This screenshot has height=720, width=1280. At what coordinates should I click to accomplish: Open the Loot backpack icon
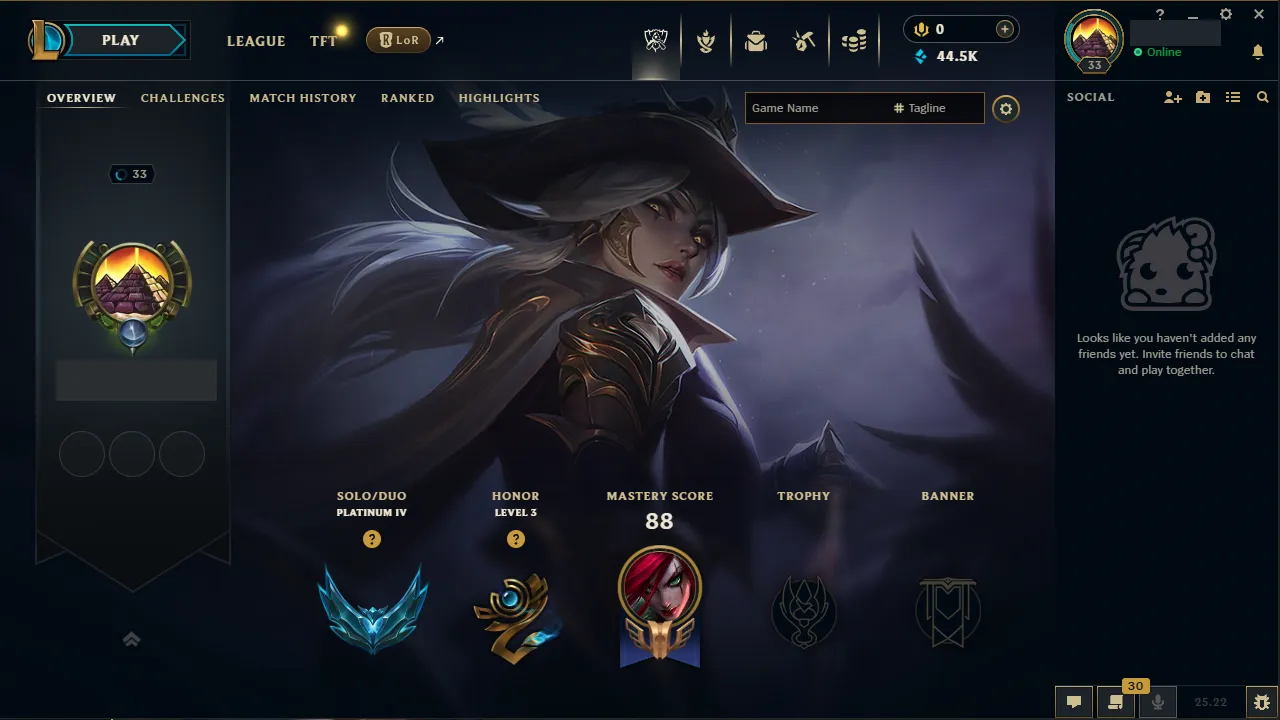[x=755, y=40]
